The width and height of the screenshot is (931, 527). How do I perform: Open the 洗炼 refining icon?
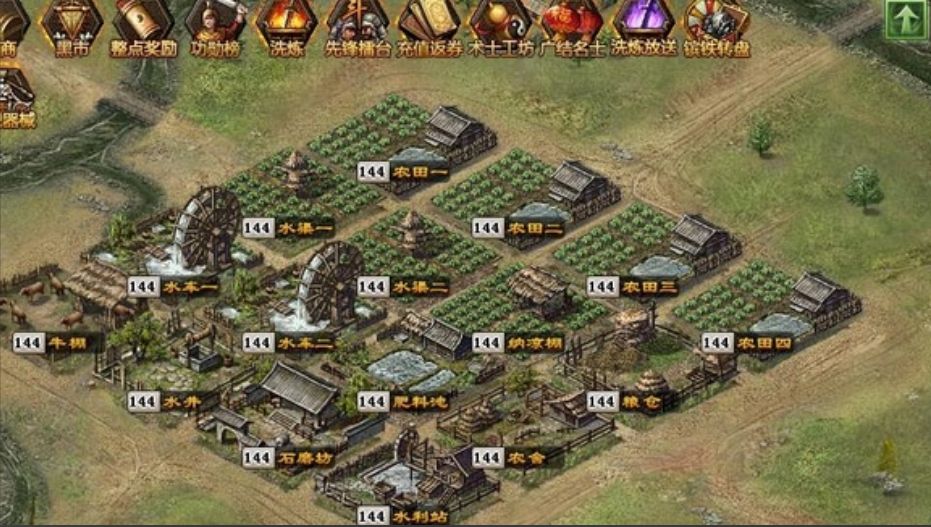287,23
